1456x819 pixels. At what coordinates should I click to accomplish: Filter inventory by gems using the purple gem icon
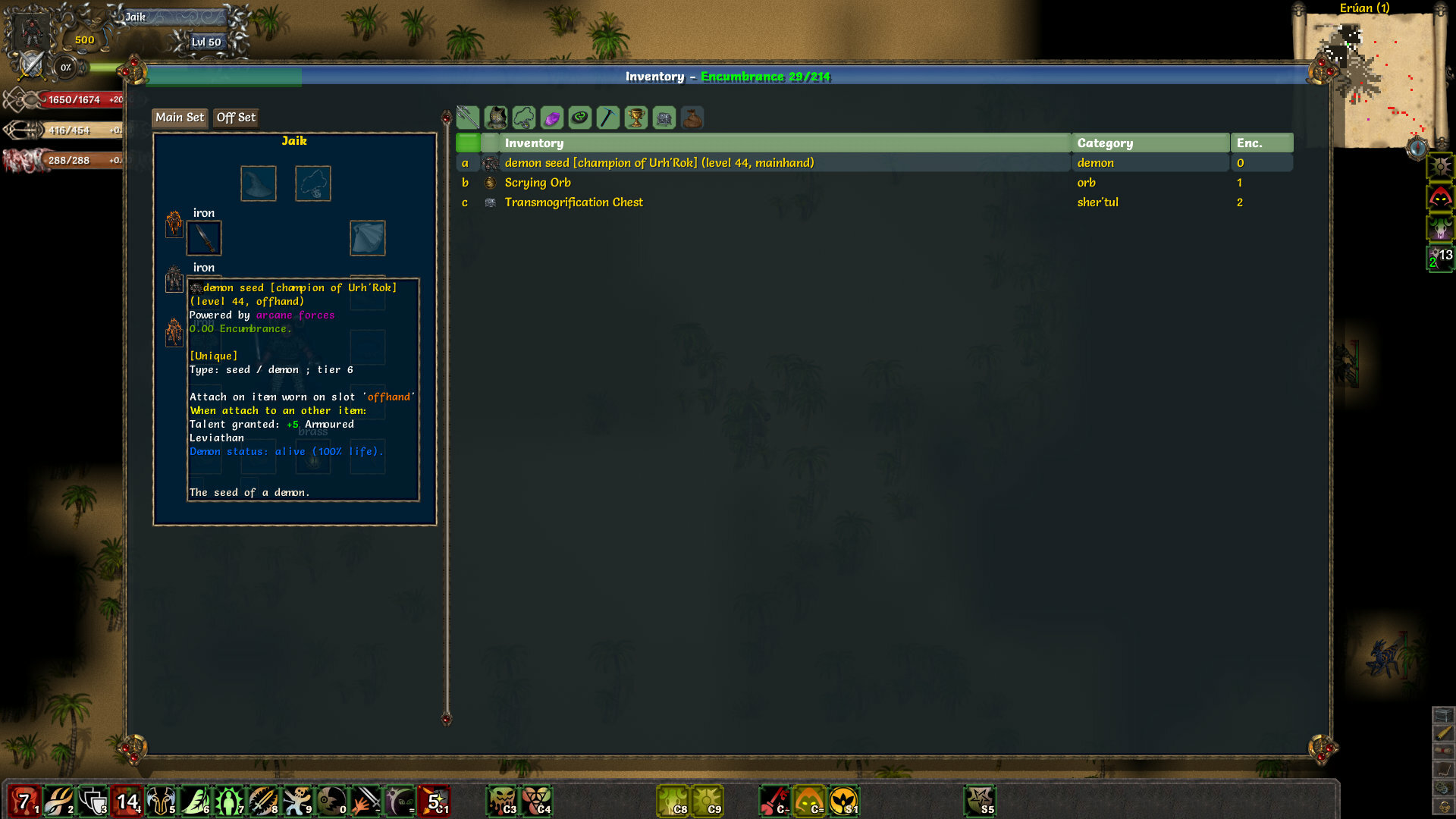coord(551,118)
